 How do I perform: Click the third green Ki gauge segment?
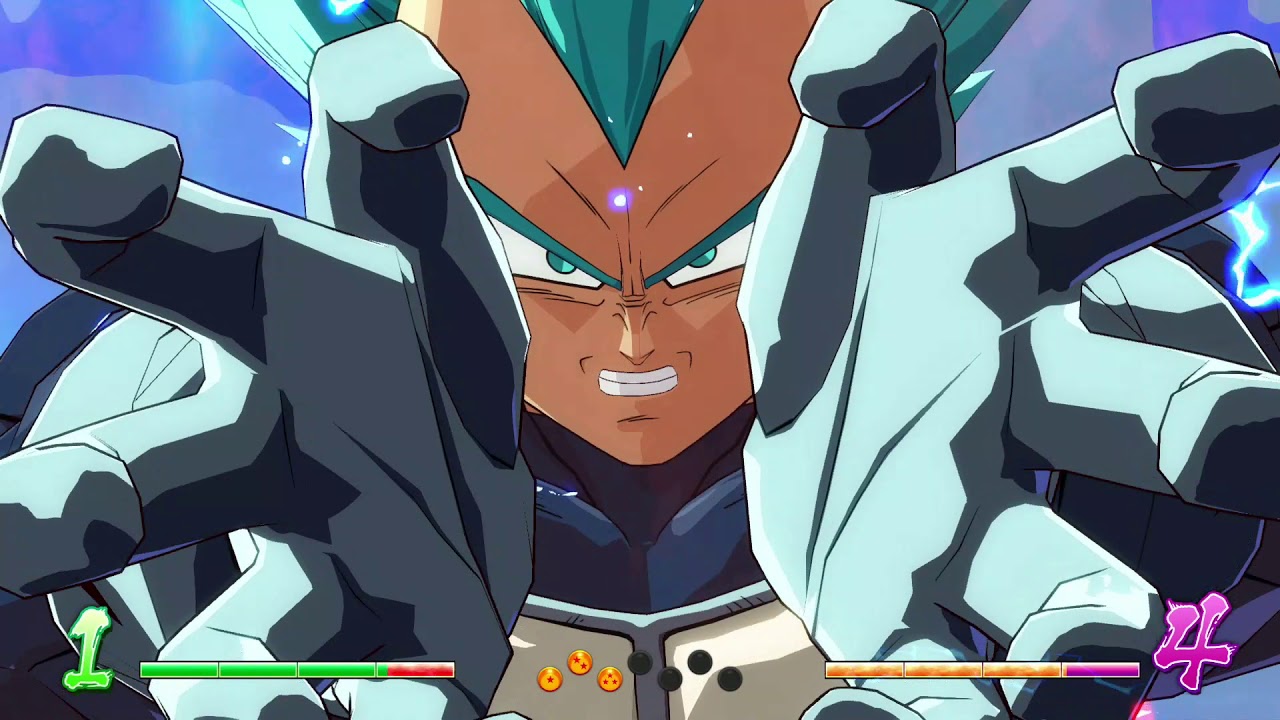pyautogui.click(x=335, y=668)
